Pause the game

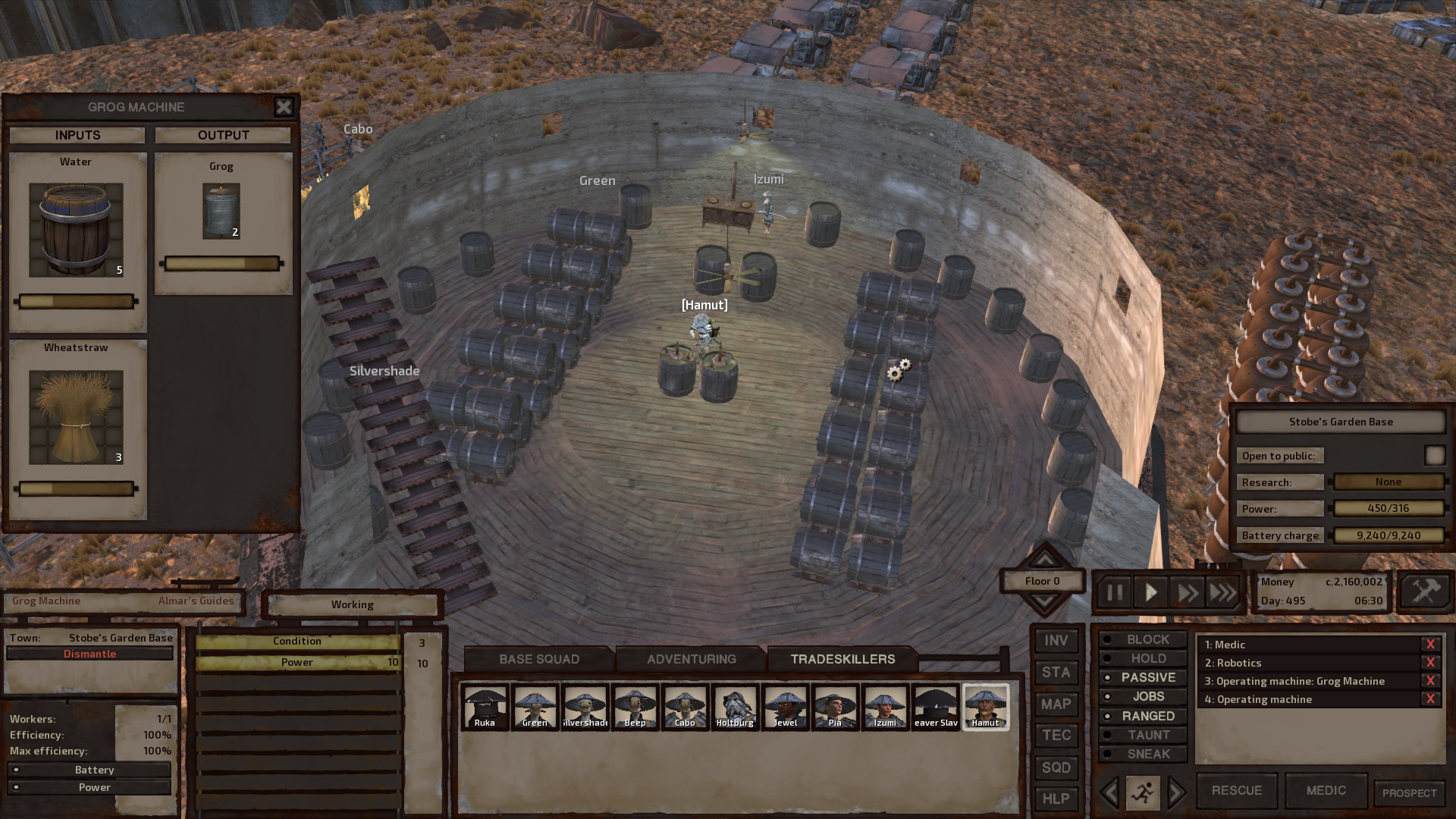click(x=1114, y=592)
